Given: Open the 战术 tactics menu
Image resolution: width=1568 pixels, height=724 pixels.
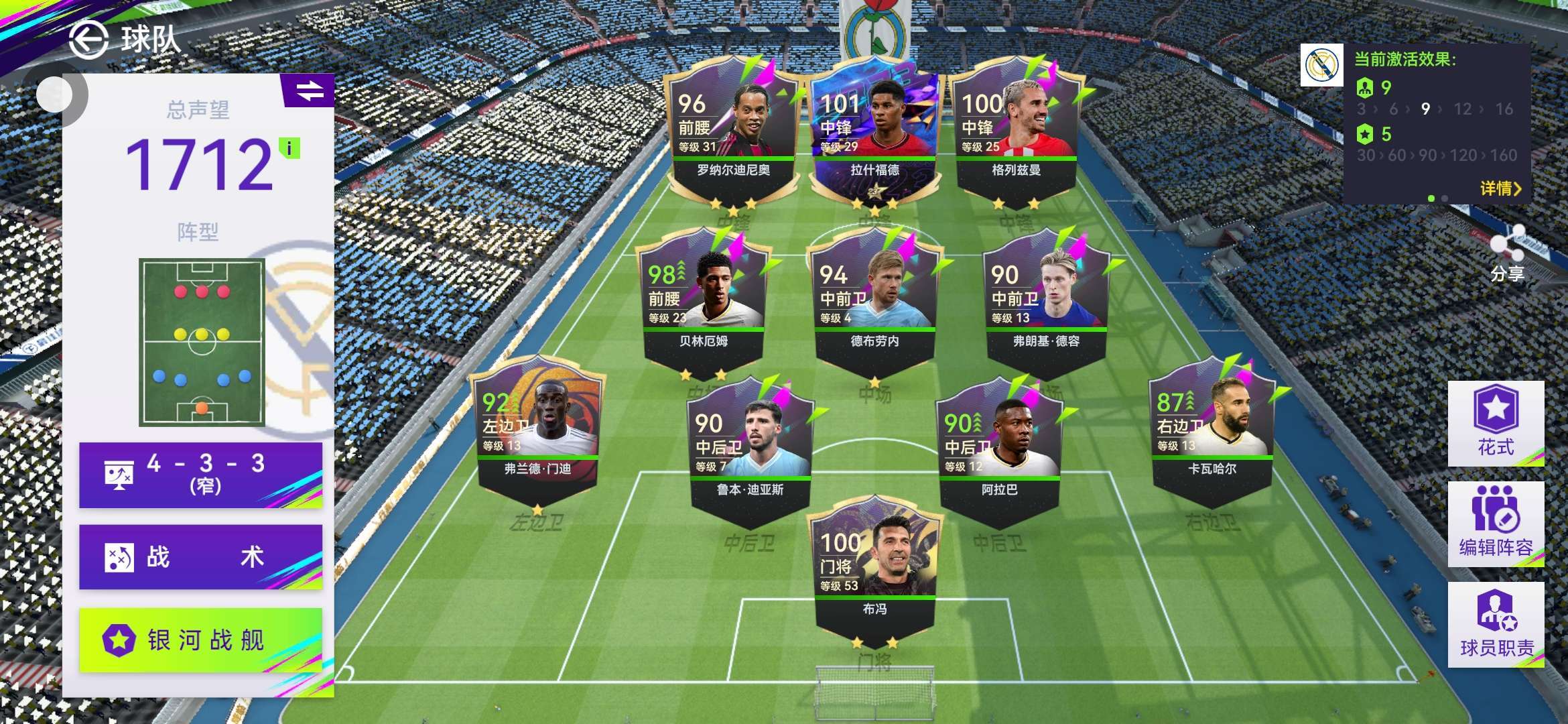Looking at the screenshot, I should pyautogui.click(x=200, y=557).
